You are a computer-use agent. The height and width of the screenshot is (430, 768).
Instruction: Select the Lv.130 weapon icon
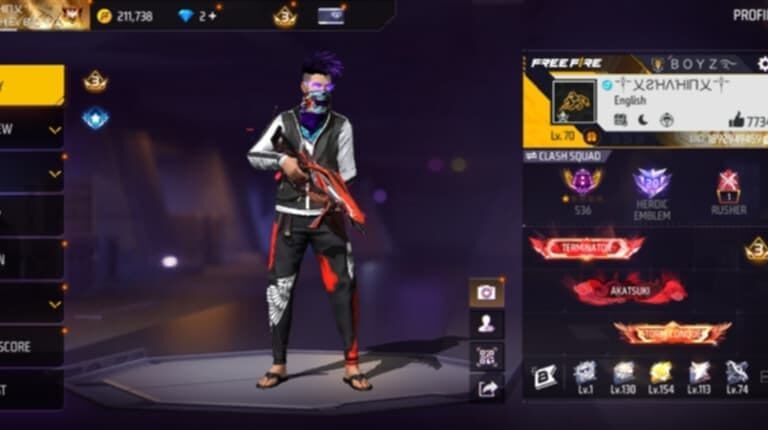pos(623,374)
